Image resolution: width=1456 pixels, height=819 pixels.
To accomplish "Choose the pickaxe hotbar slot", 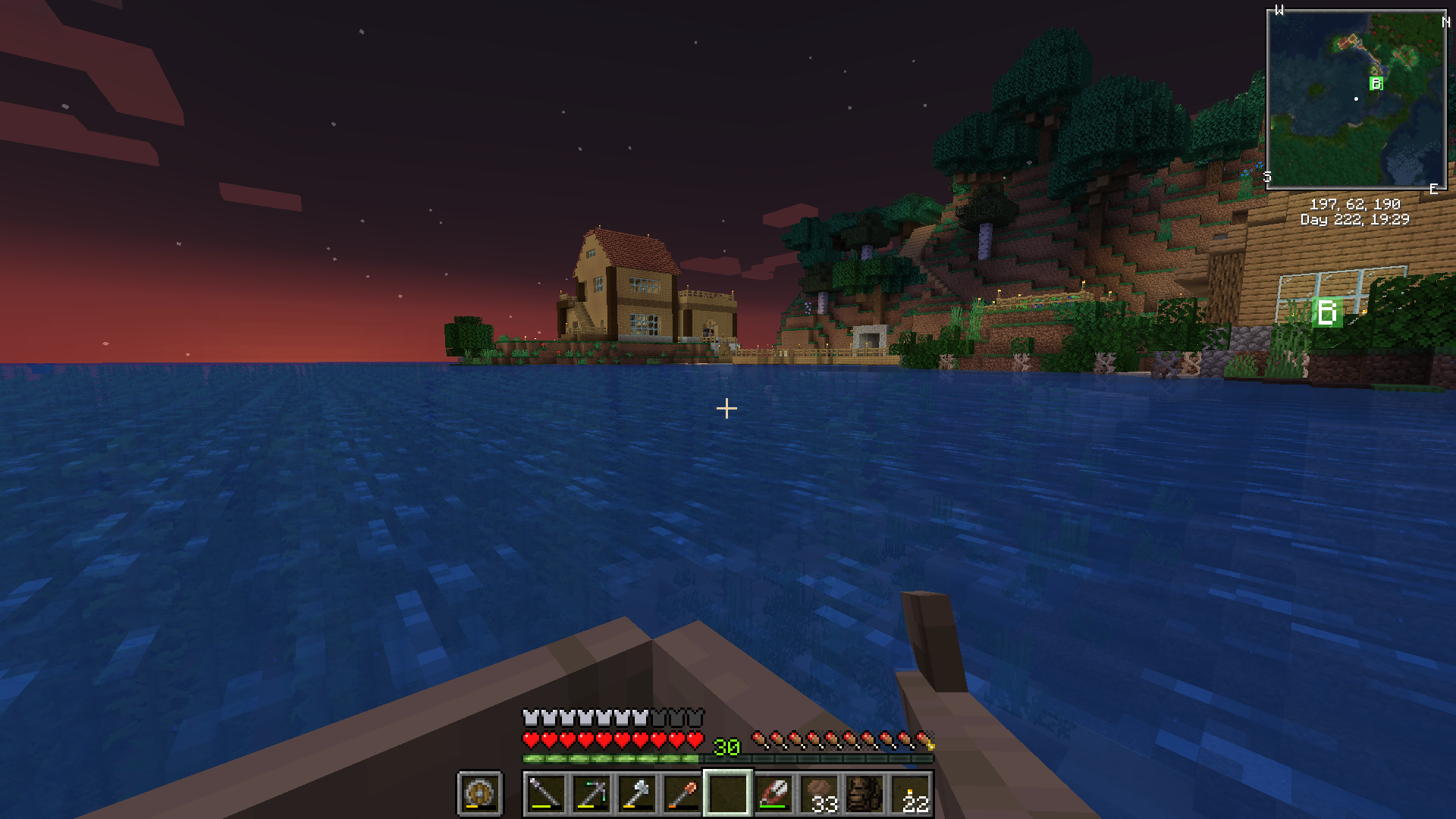I will click(x=591, y=794).
